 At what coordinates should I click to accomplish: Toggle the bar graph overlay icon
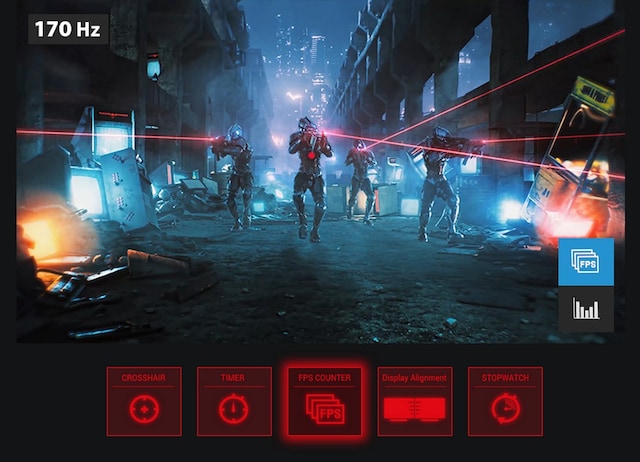[x=586, y=309]
